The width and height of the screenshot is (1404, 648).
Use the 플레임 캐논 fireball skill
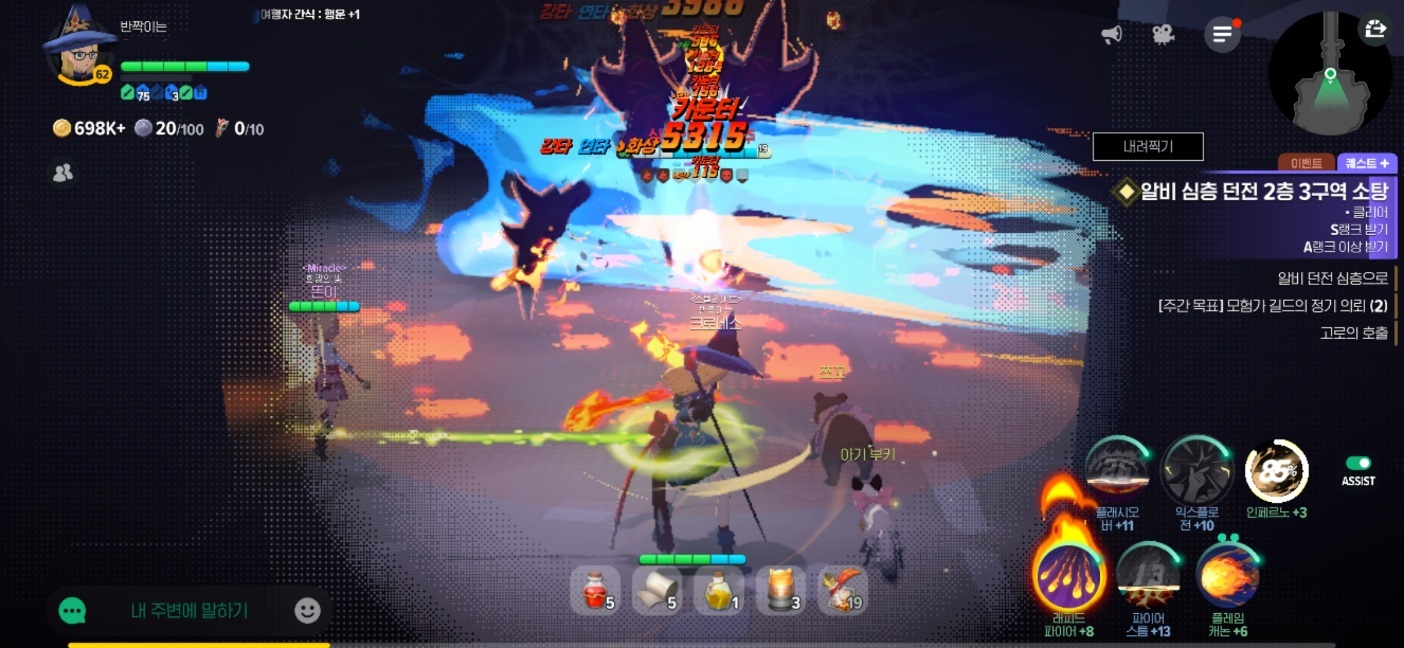(1226, 575)
